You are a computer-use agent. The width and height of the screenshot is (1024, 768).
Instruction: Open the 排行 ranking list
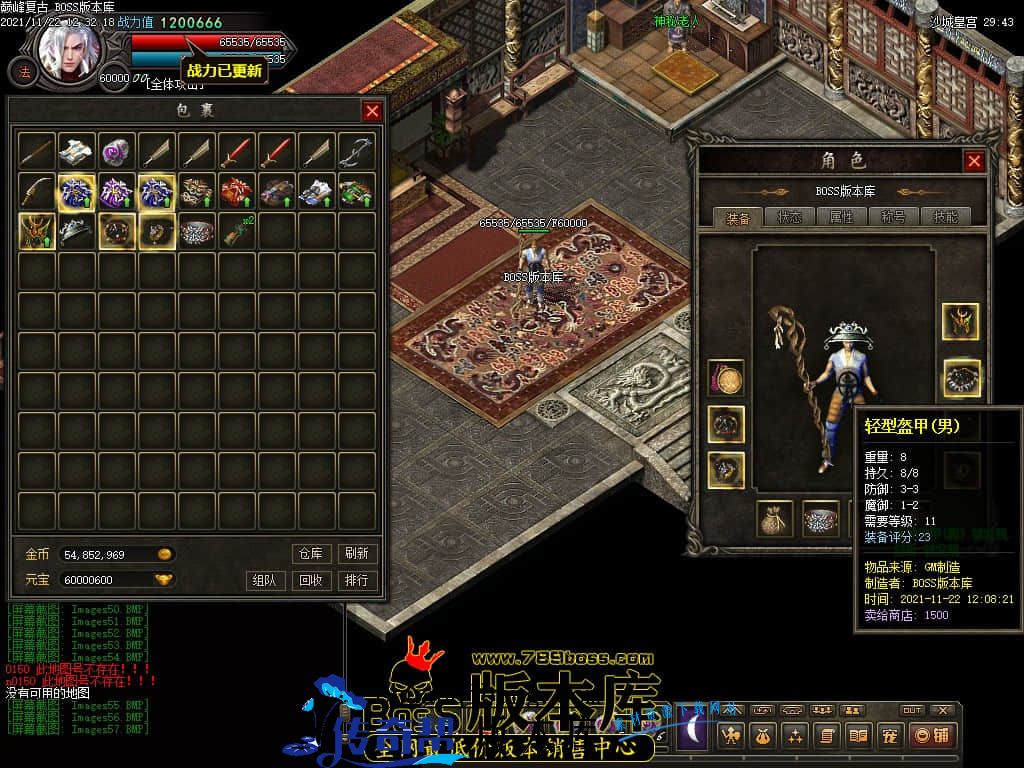(356, 580)
